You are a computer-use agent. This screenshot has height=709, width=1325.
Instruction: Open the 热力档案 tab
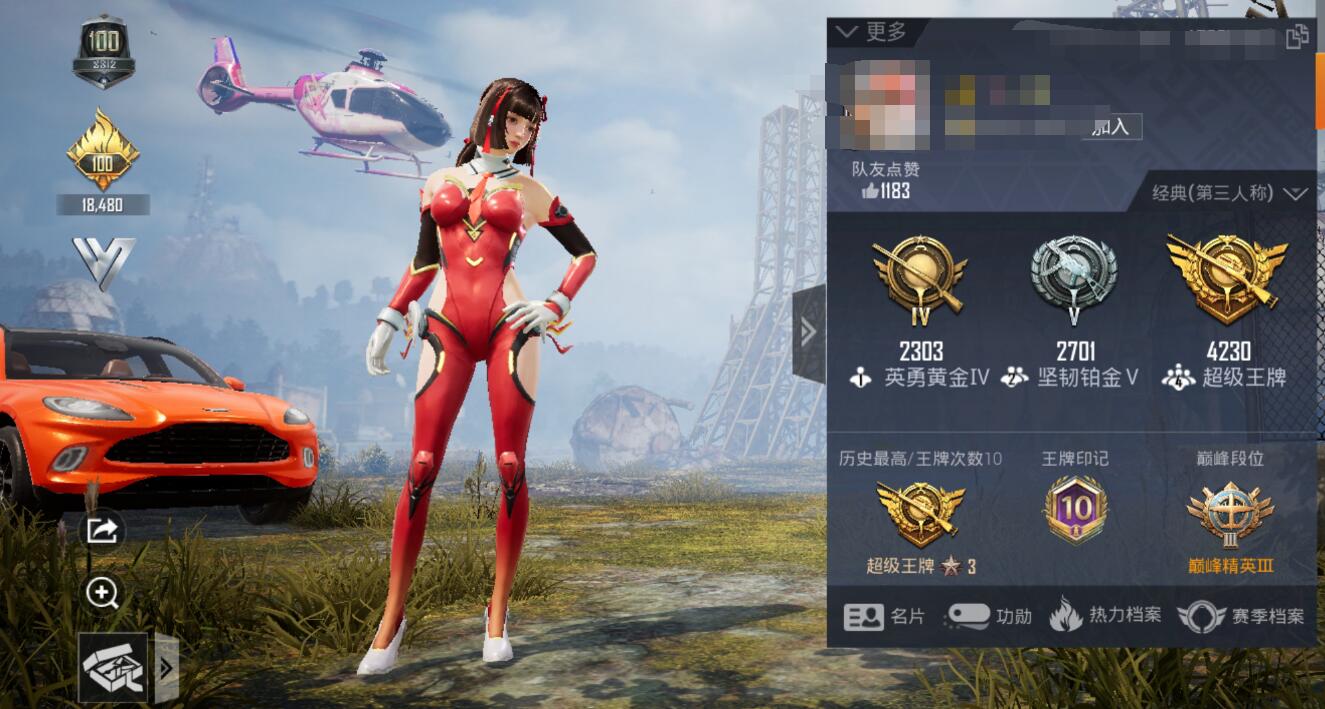pyautogui.click(x=1105, y=615)
